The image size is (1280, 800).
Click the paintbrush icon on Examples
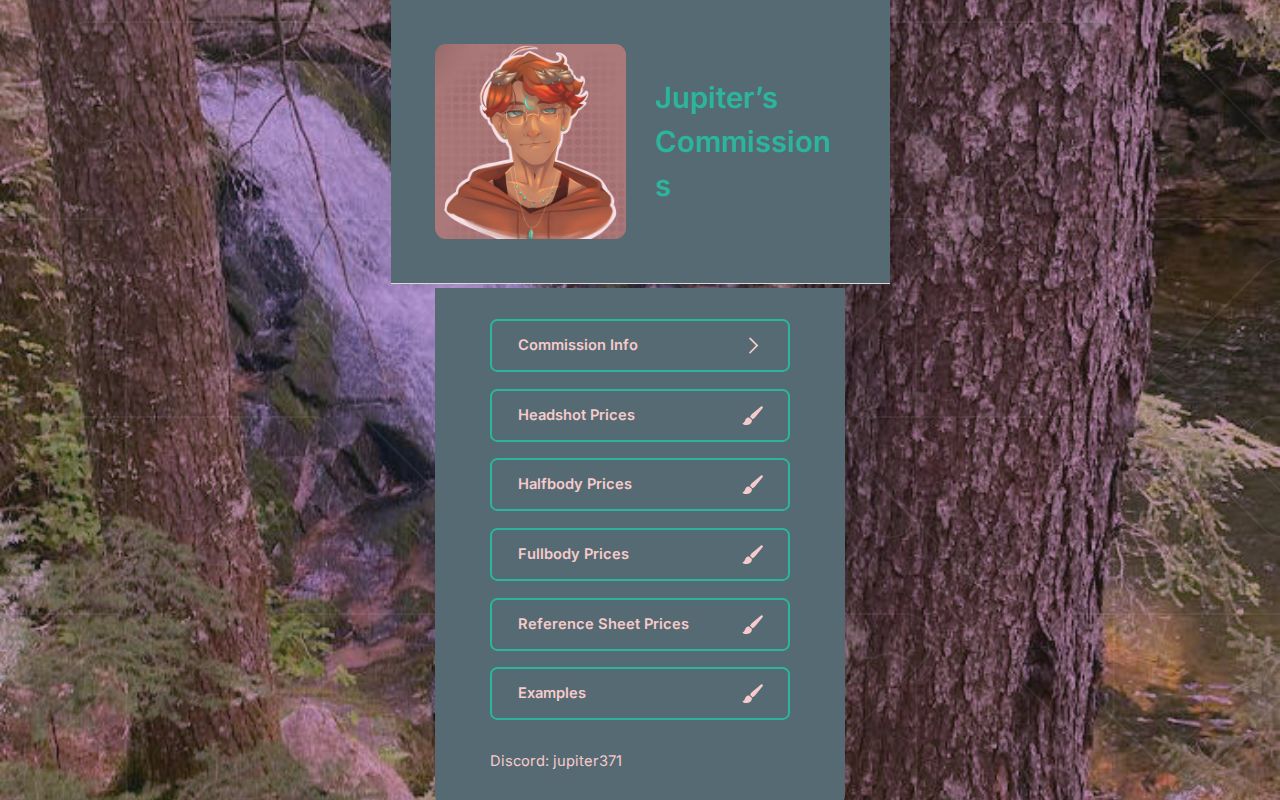(x=753, y=693)
